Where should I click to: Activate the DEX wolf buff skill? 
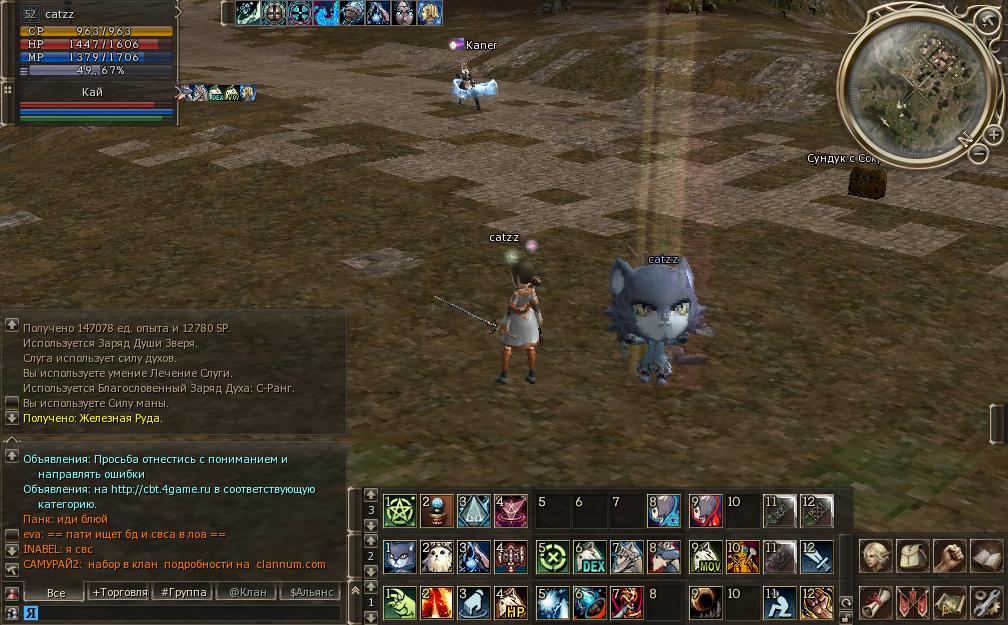click(x=590, y=557)
